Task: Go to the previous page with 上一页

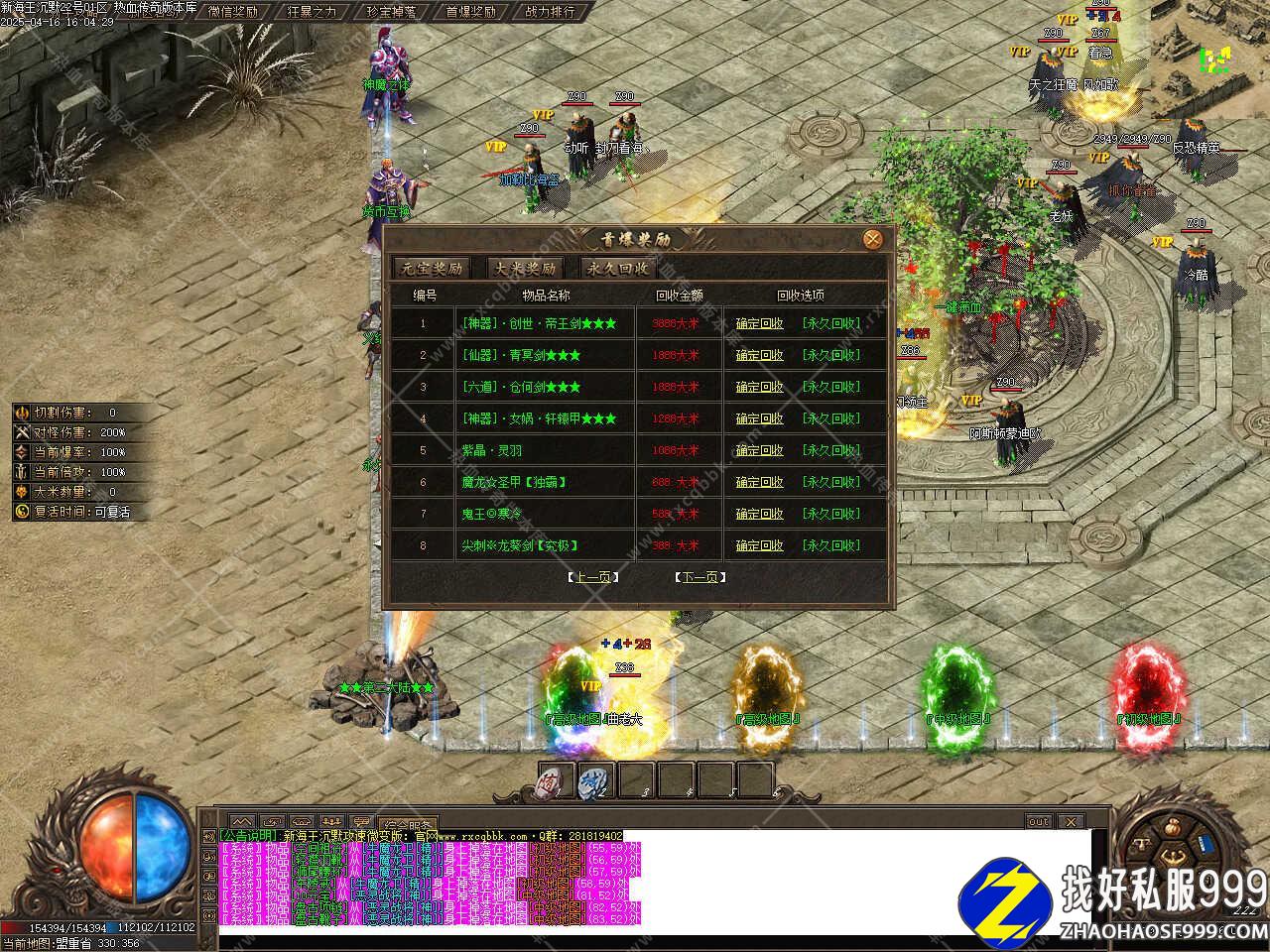Action: click(x=592, y=577)
